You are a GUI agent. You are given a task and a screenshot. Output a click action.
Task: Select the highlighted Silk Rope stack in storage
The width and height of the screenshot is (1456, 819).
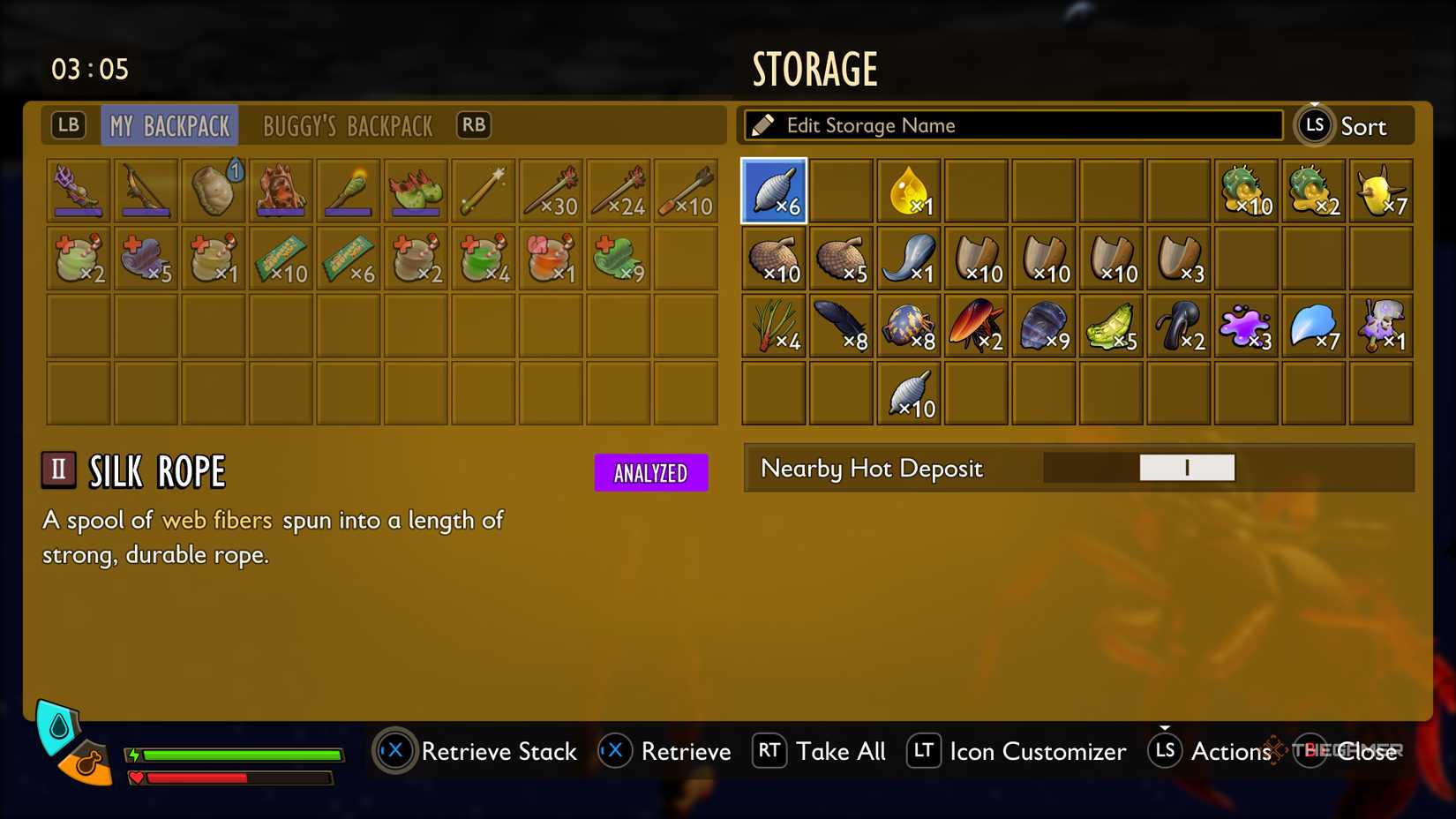point(774,190)
